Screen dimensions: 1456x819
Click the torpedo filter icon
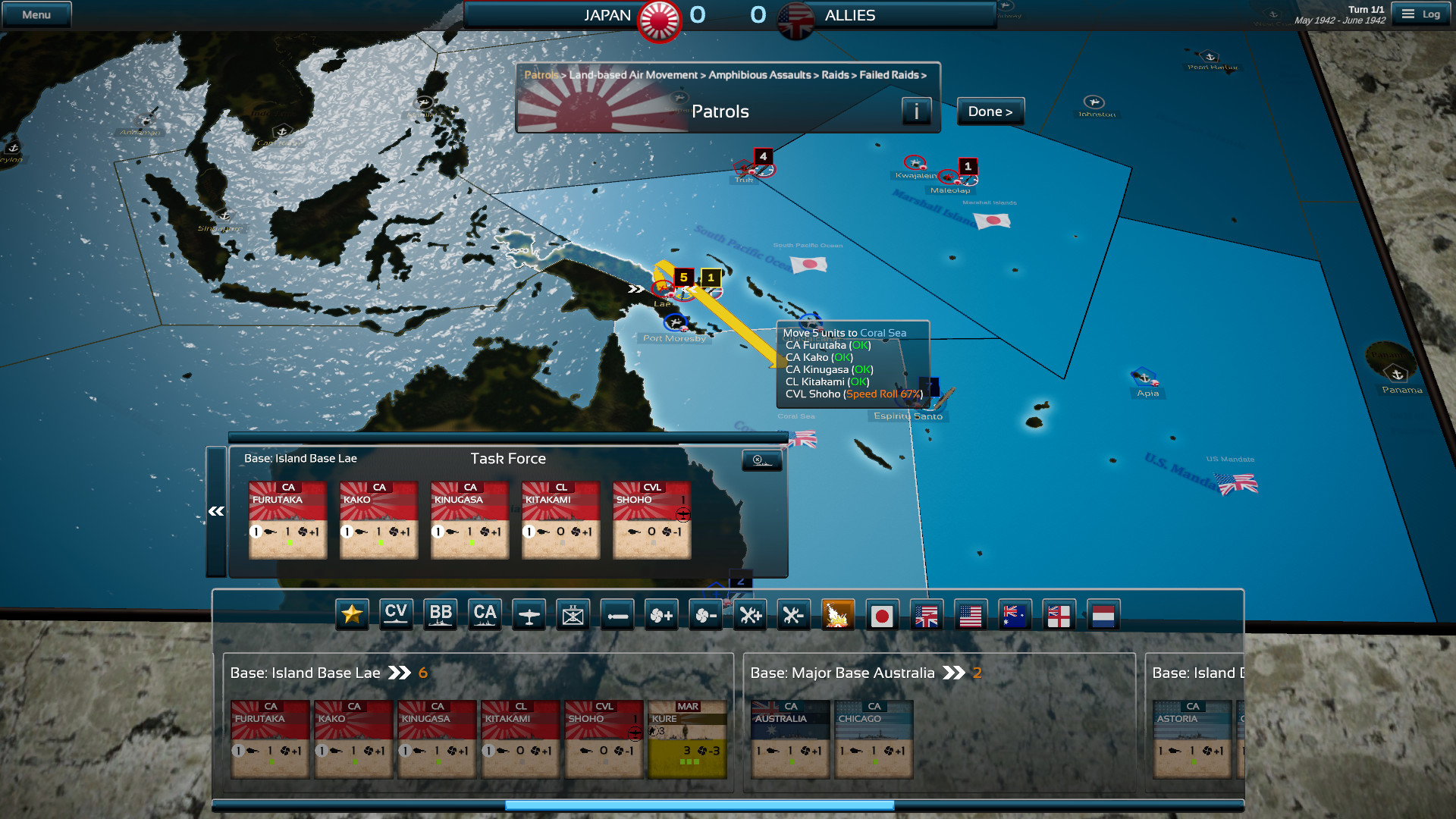[617, 615]
